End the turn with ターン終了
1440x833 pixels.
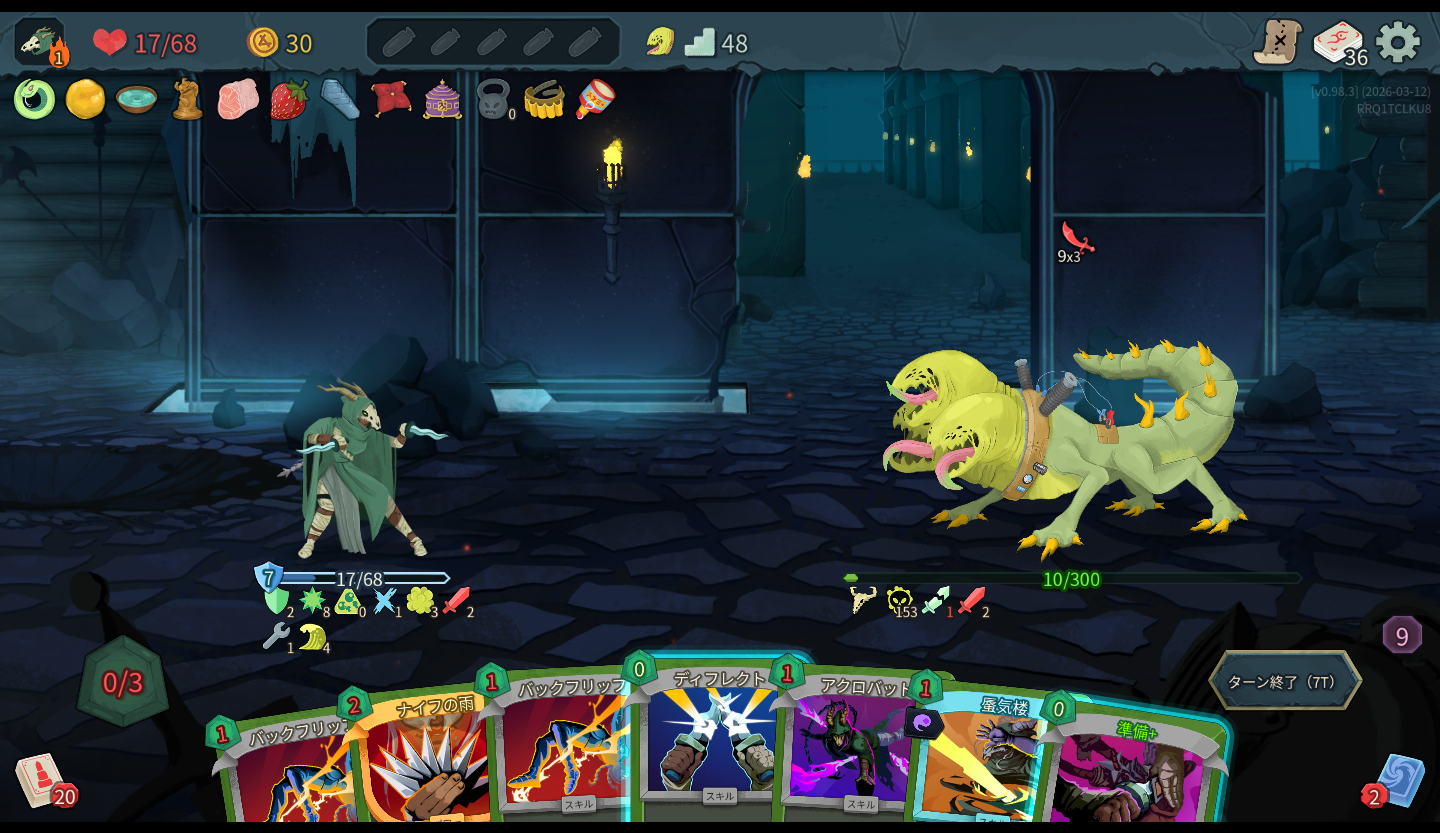(1284, 682)
